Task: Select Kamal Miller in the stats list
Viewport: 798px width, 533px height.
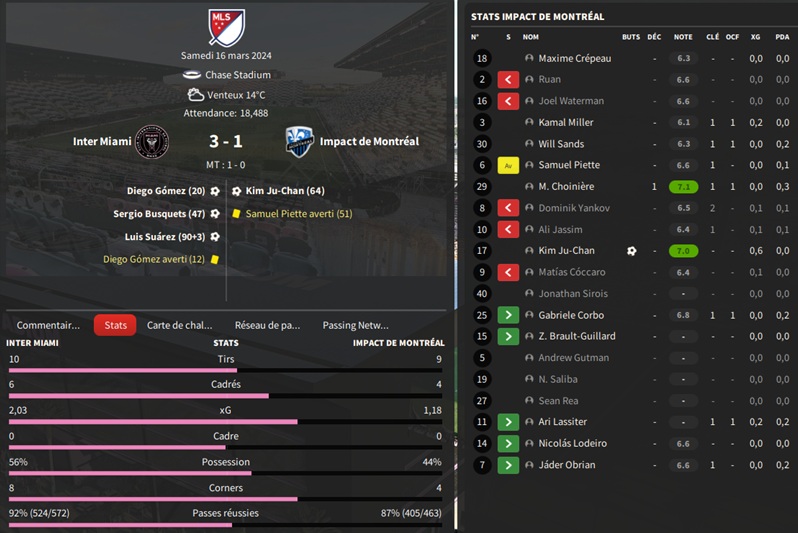Action: (565, 122)
